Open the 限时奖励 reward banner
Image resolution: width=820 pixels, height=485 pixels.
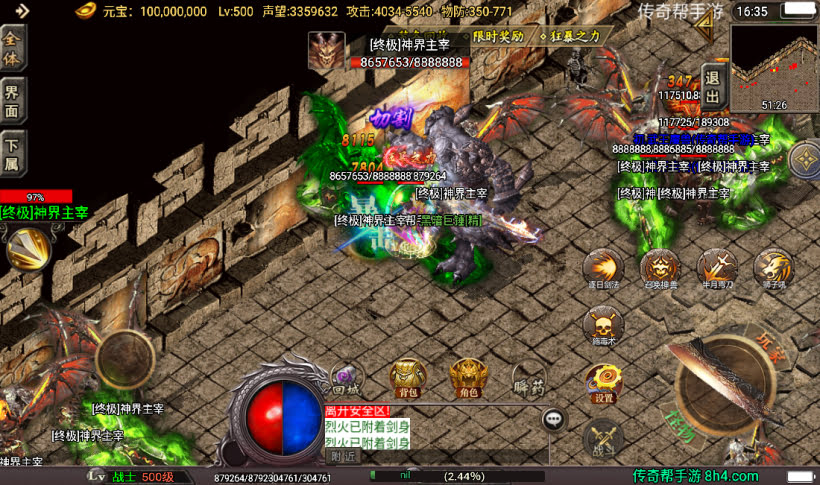tap(498, 36)
